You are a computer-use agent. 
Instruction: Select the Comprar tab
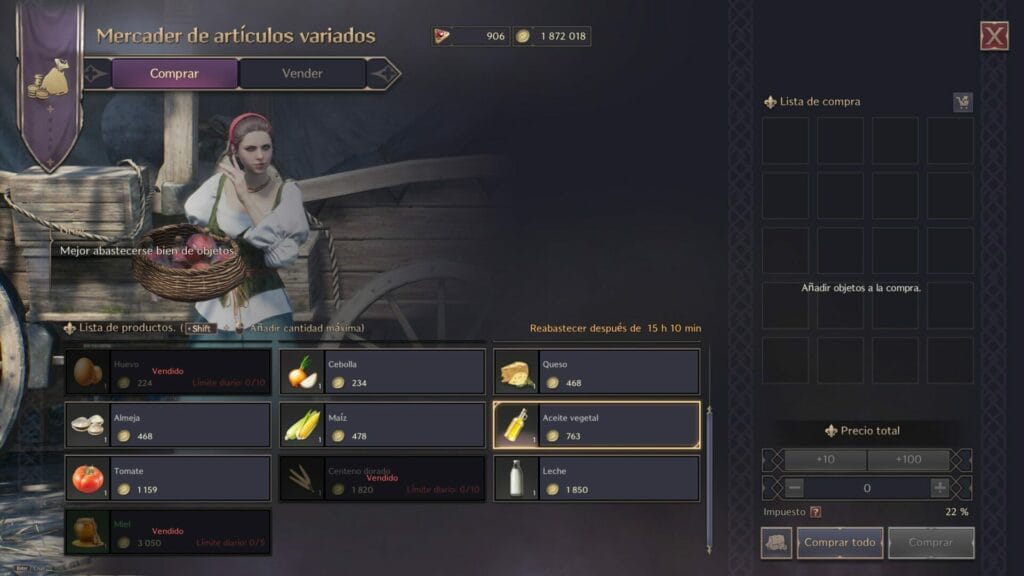pyautogui.click(x=174, y=73)
